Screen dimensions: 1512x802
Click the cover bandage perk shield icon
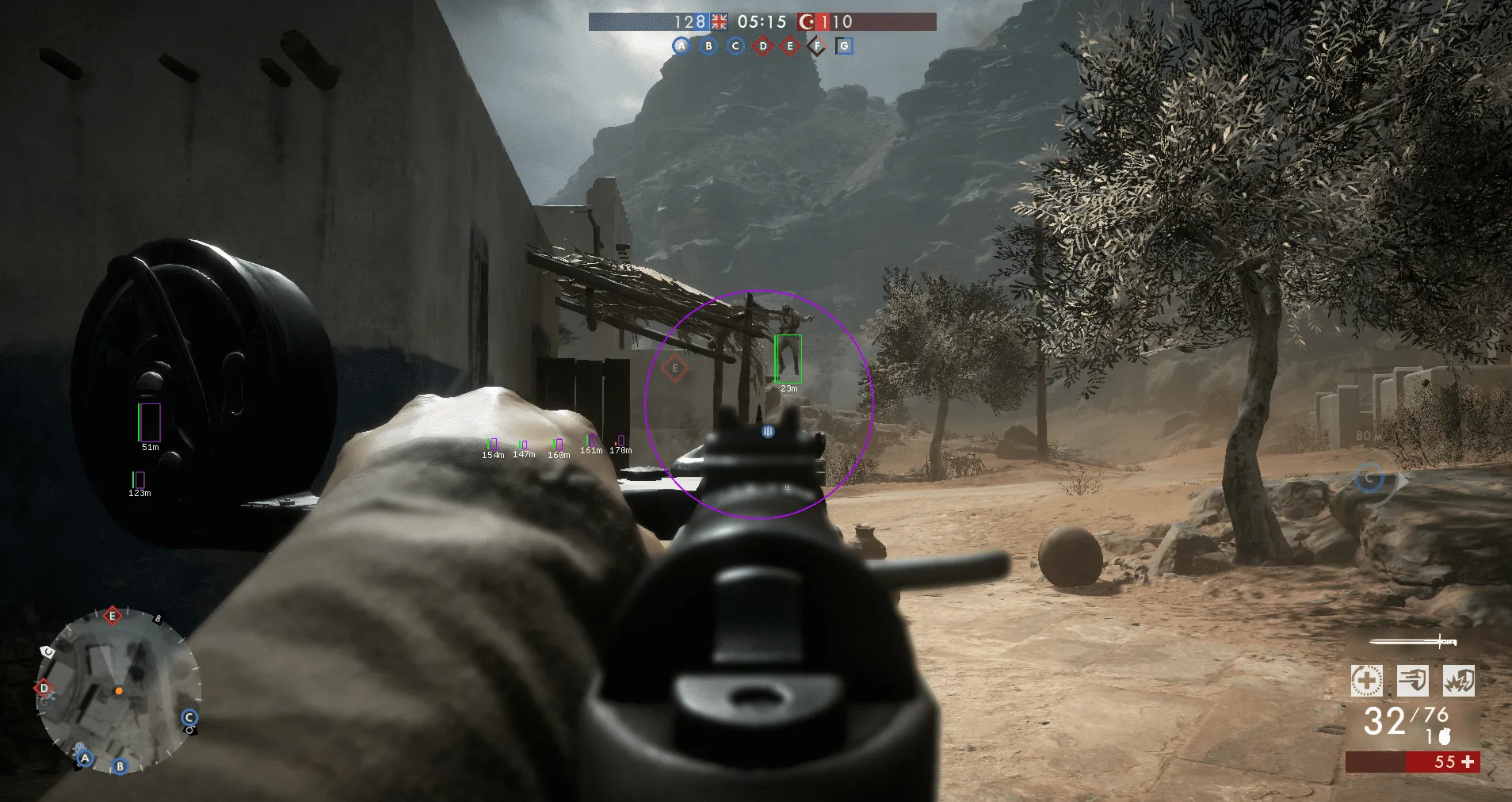(1413, 681)
